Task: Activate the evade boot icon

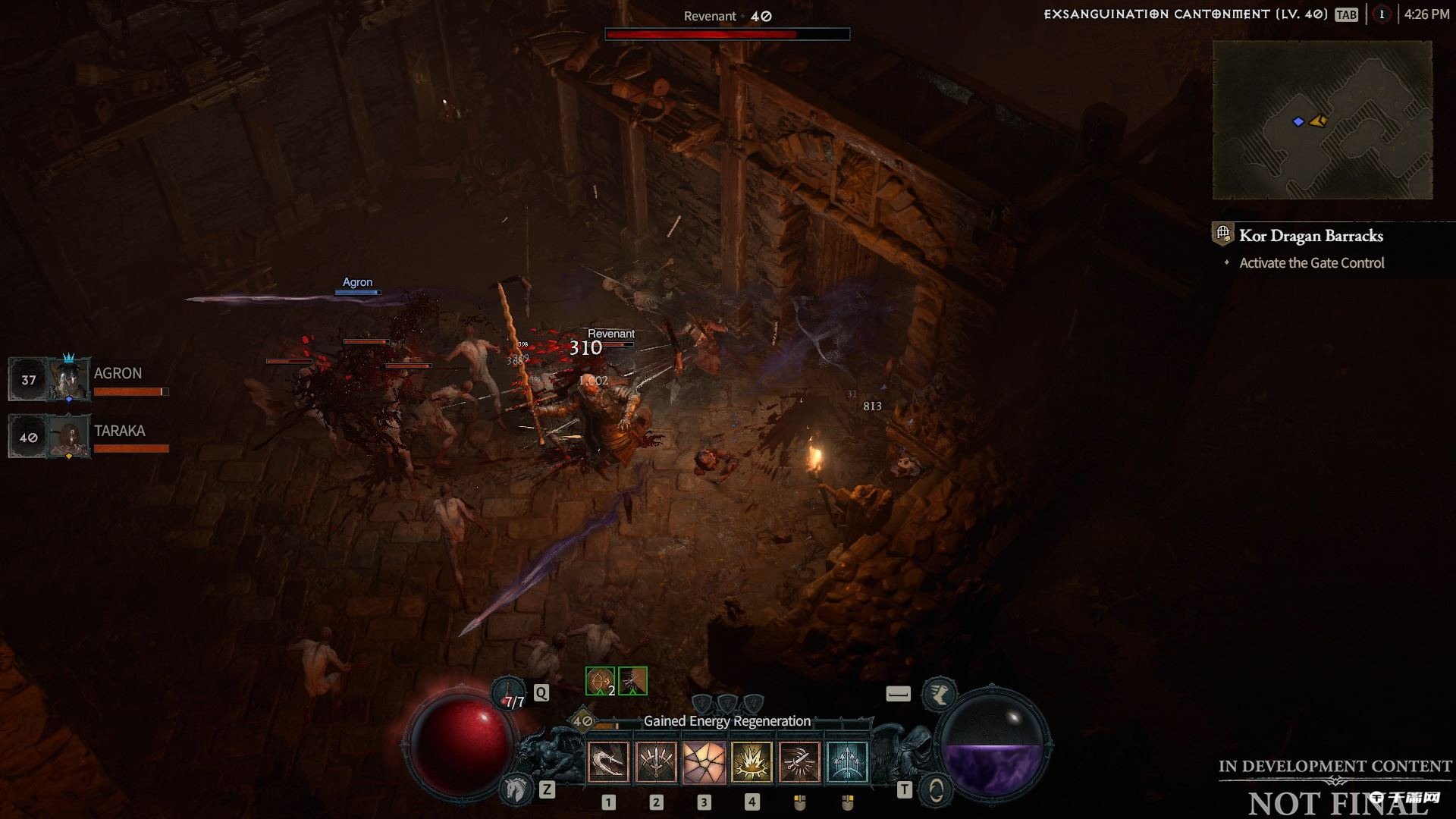Action: pos(939,694)
